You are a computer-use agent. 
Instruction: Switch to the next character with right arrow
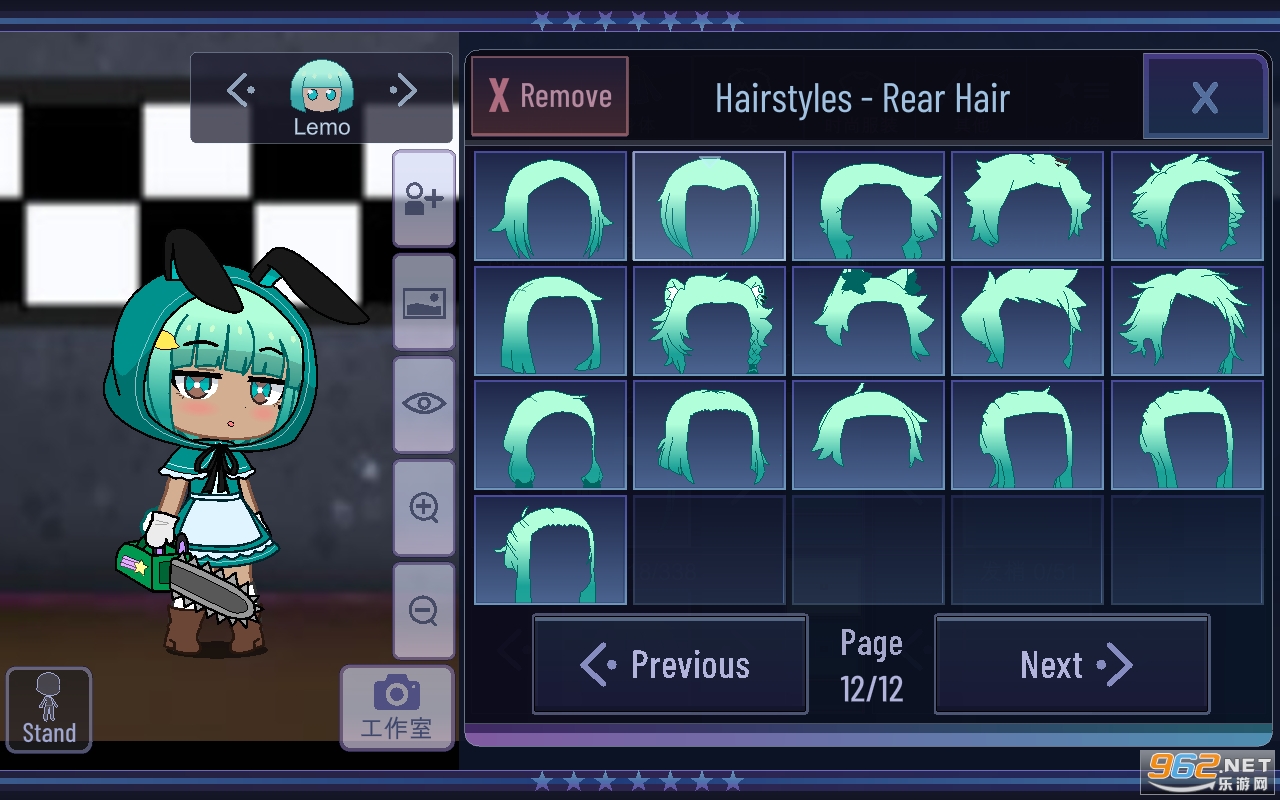pos(404,92)
